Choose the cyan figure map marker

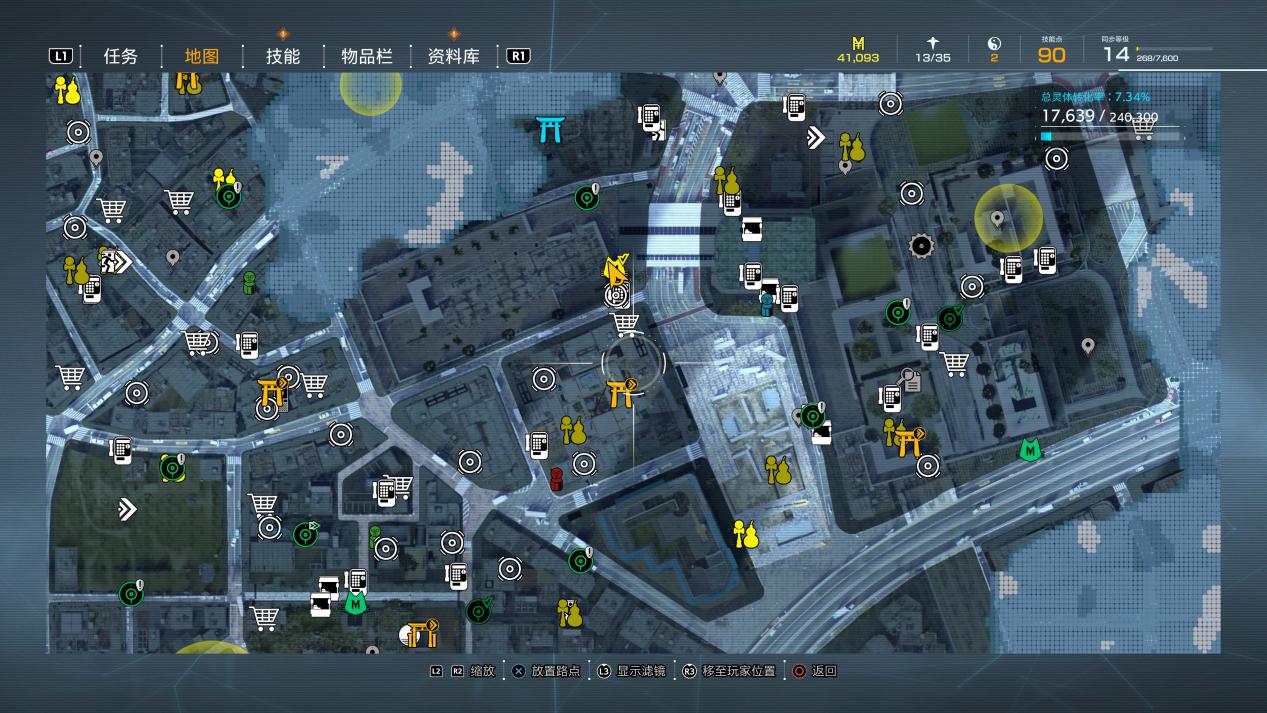pyautogui.click(x=767, y=303)
